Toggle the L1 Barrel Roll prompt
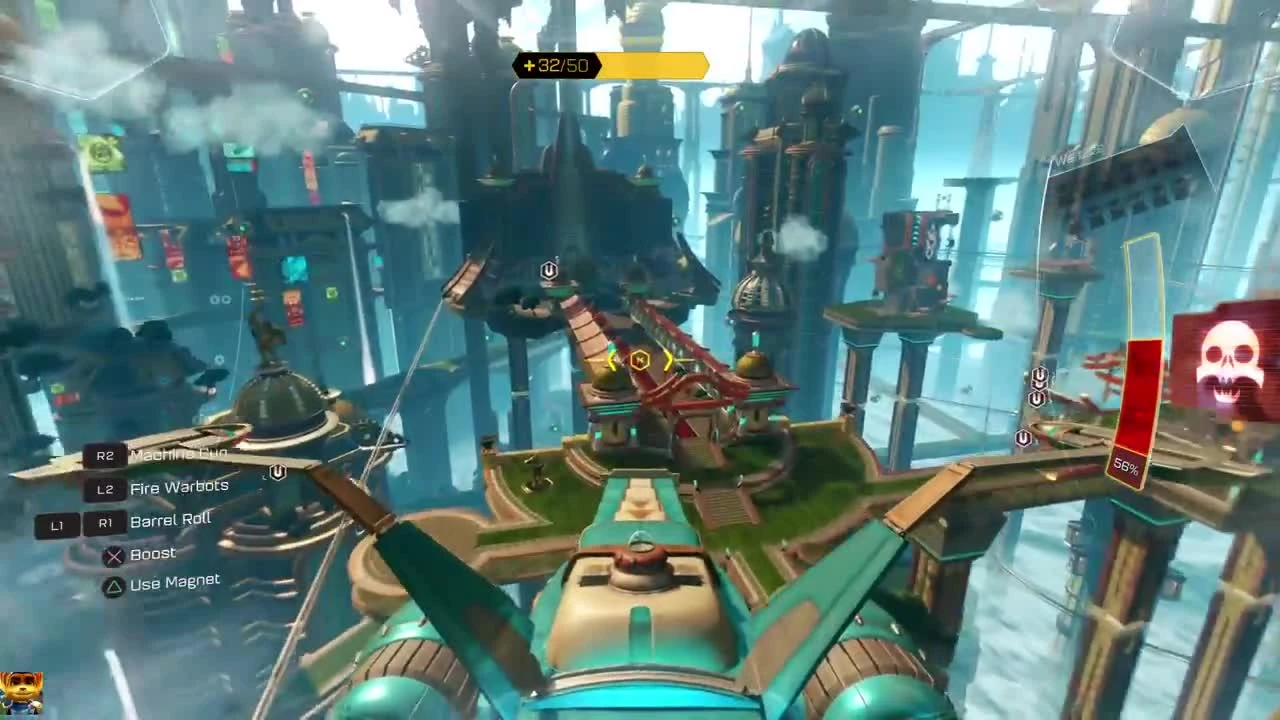The image size is (1280, 720). [56, 525]
